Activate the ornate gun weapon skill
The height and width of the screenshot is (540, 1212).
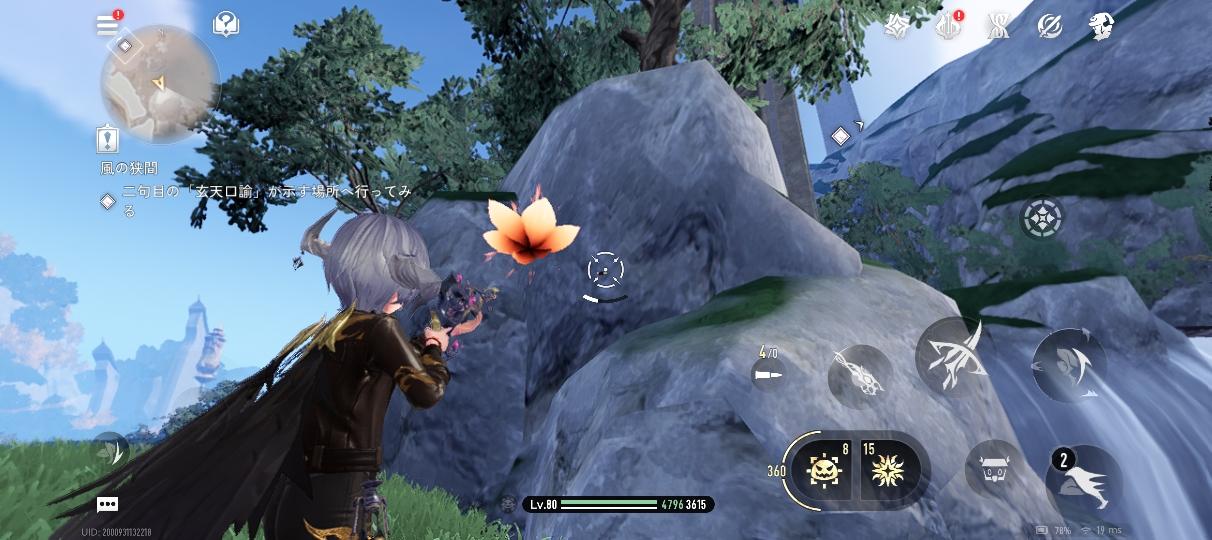(860, 376)
